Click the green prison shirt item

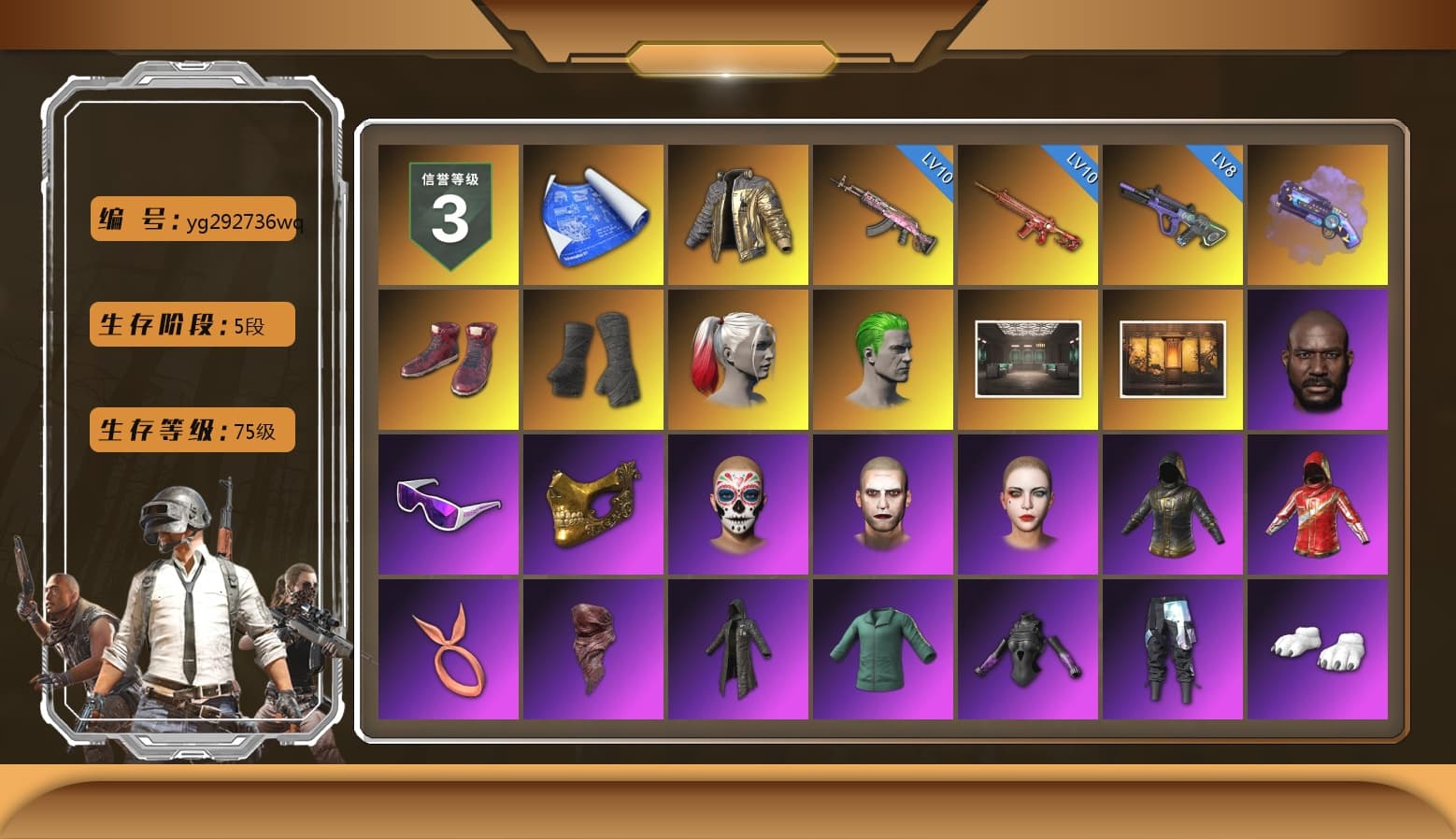coord(882,649)
